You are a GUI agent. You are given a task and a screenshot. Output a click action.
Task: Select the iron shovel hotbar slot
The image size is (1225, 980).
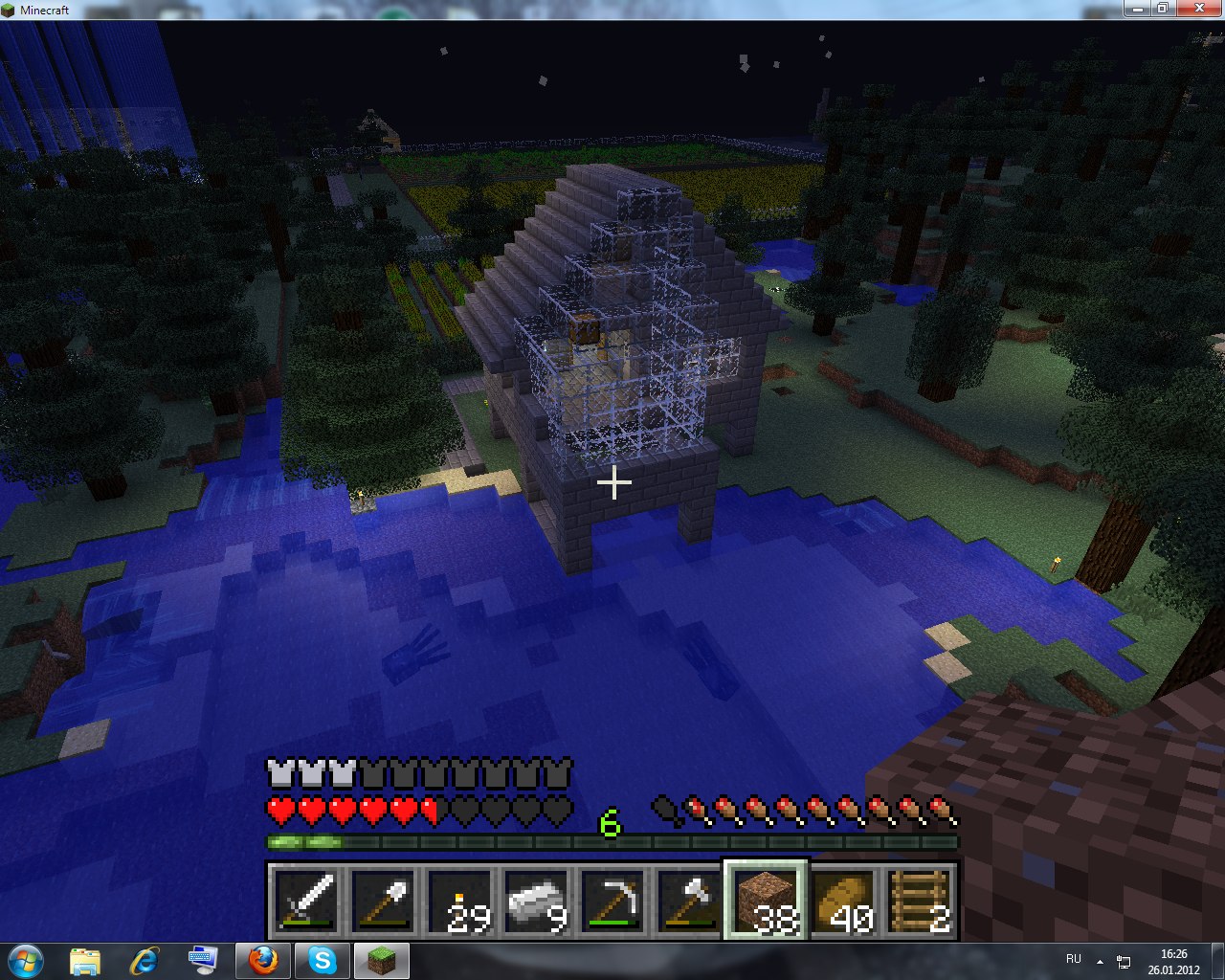[x=383, y=902]
